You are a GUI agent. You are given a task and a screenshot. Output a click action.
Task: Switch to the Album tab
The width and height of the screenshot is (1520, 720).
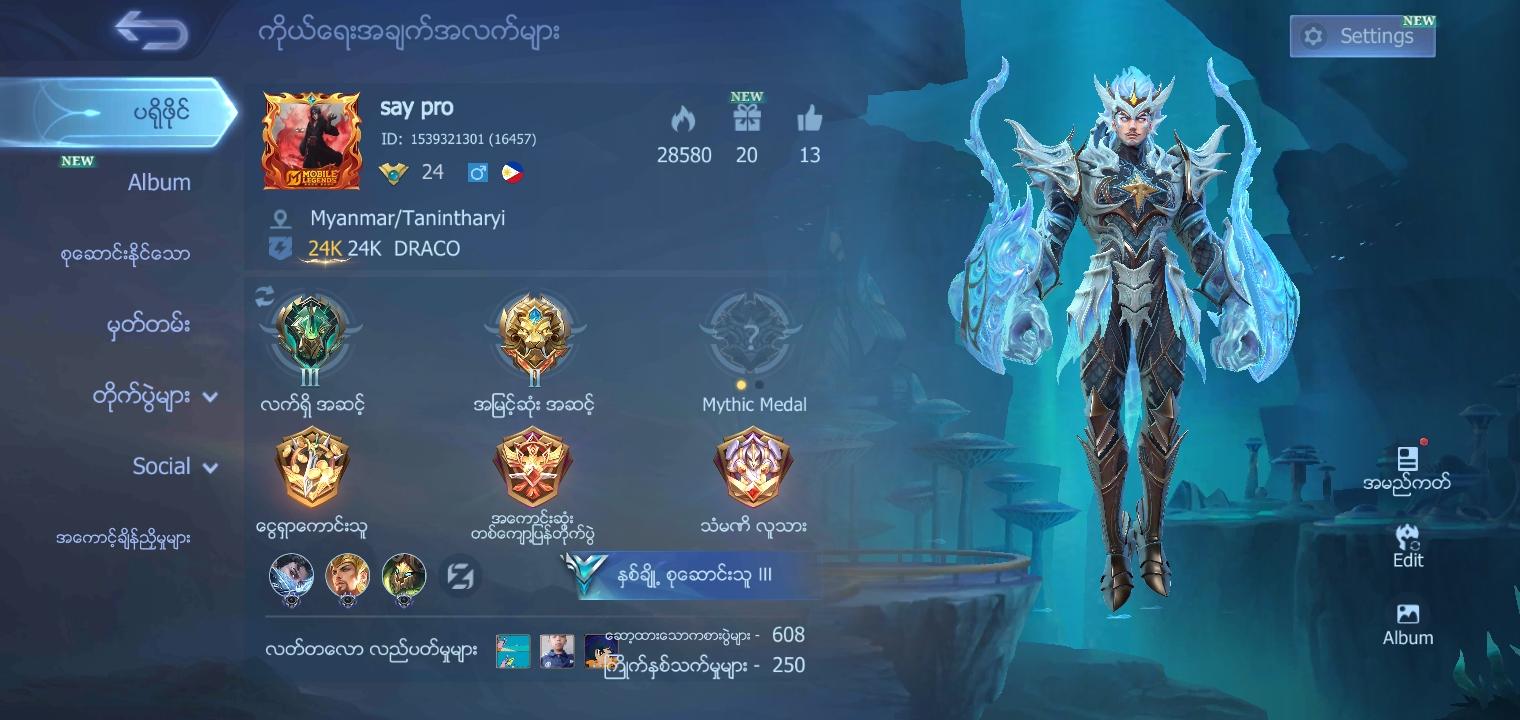coord(160,182)
